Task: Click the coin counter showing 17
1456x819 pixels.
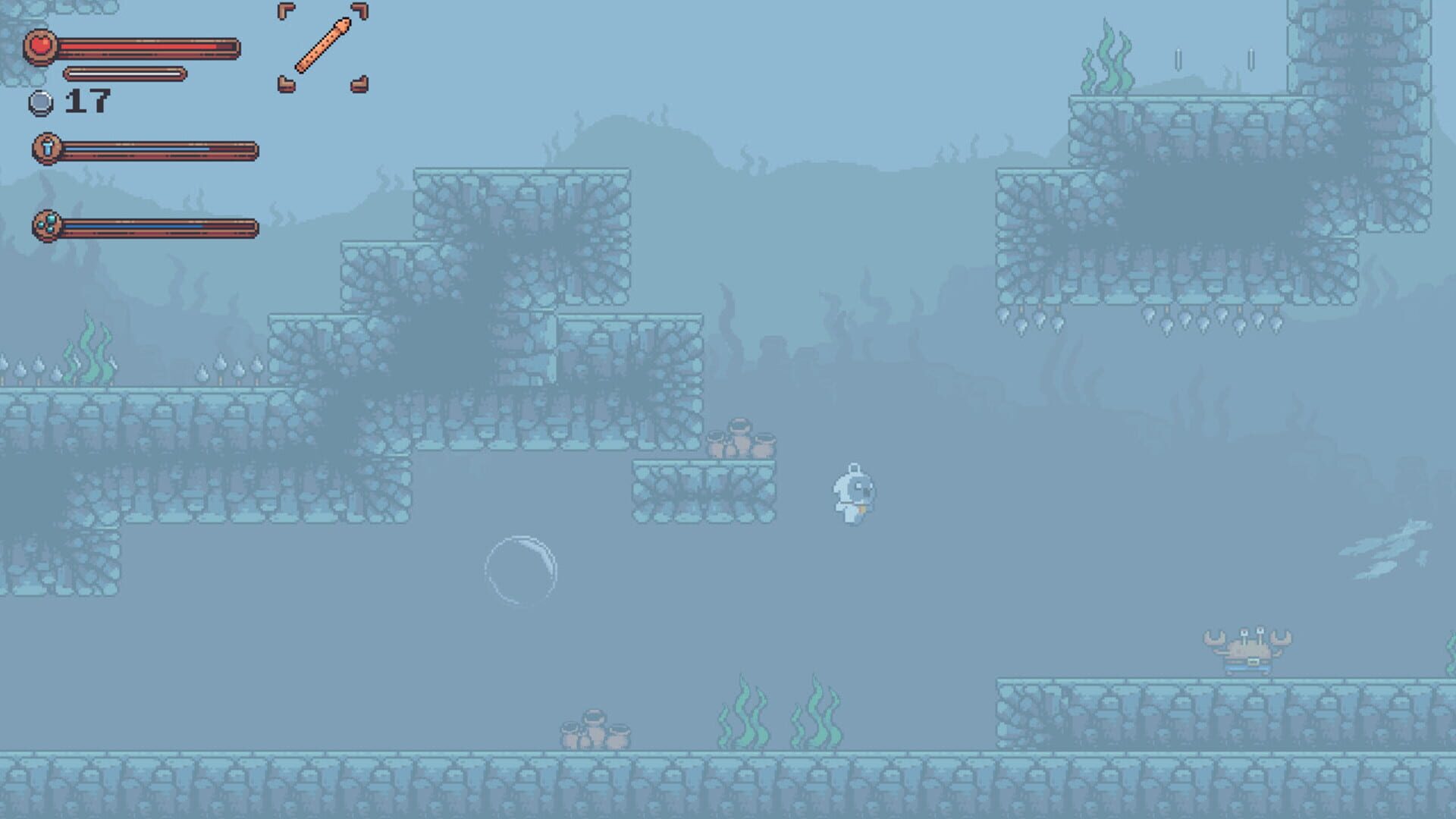Action: pos(89,100)
